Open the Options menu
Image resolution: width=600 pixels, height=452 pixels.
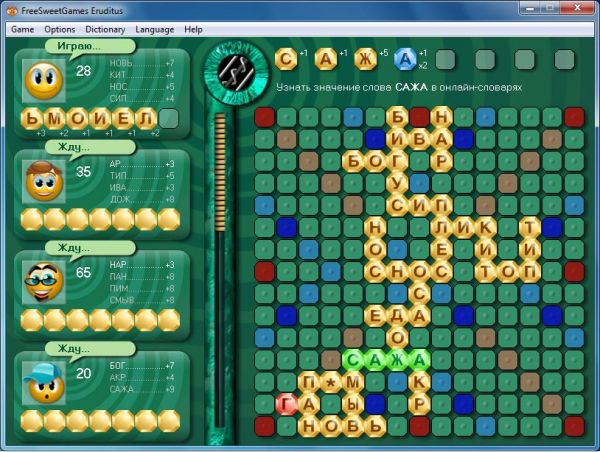pos(60,30)
